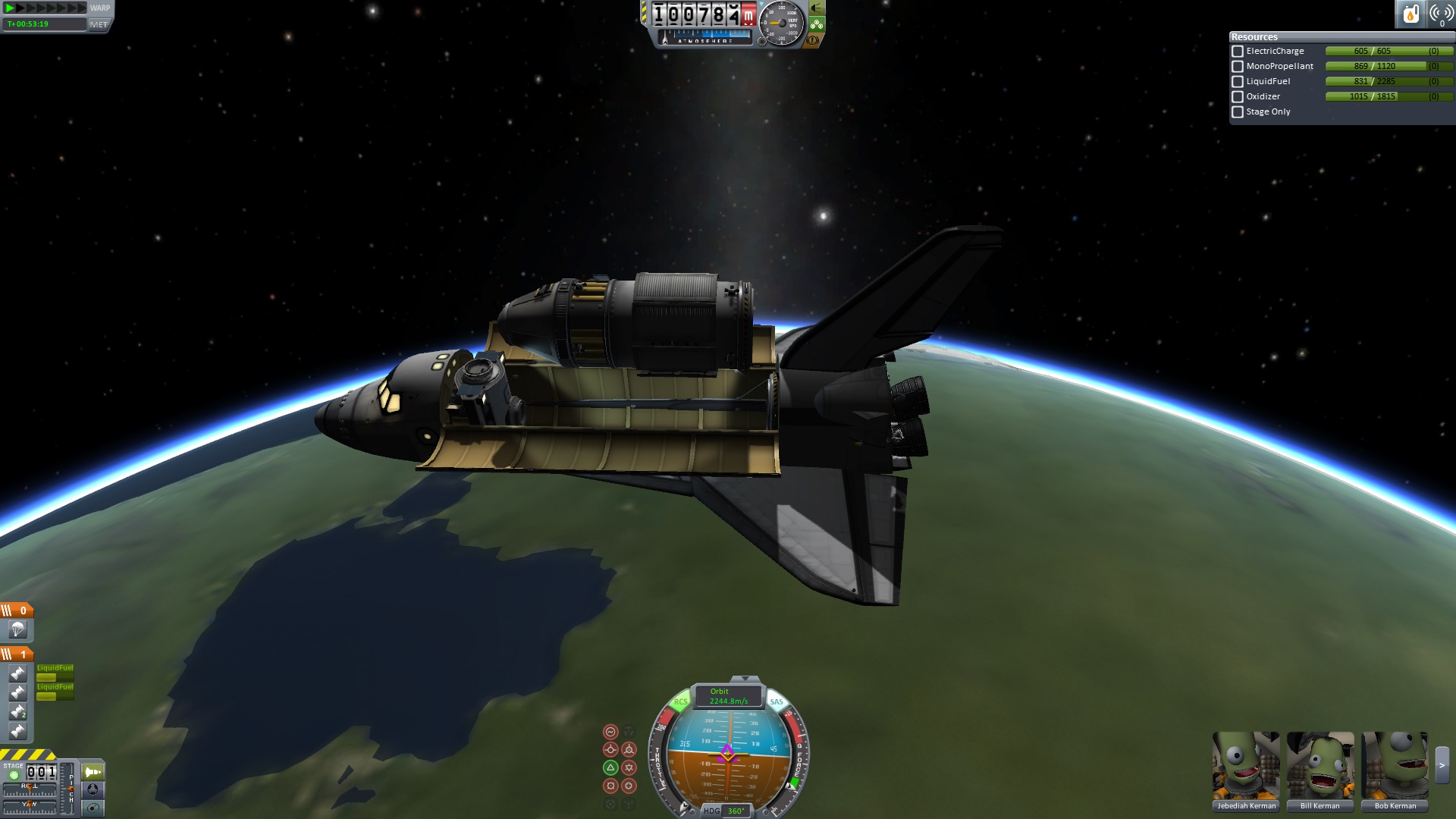This screenshot has height=819, width=1456.
Task: Click the parachute icon in stage 0
Action: 17,629
